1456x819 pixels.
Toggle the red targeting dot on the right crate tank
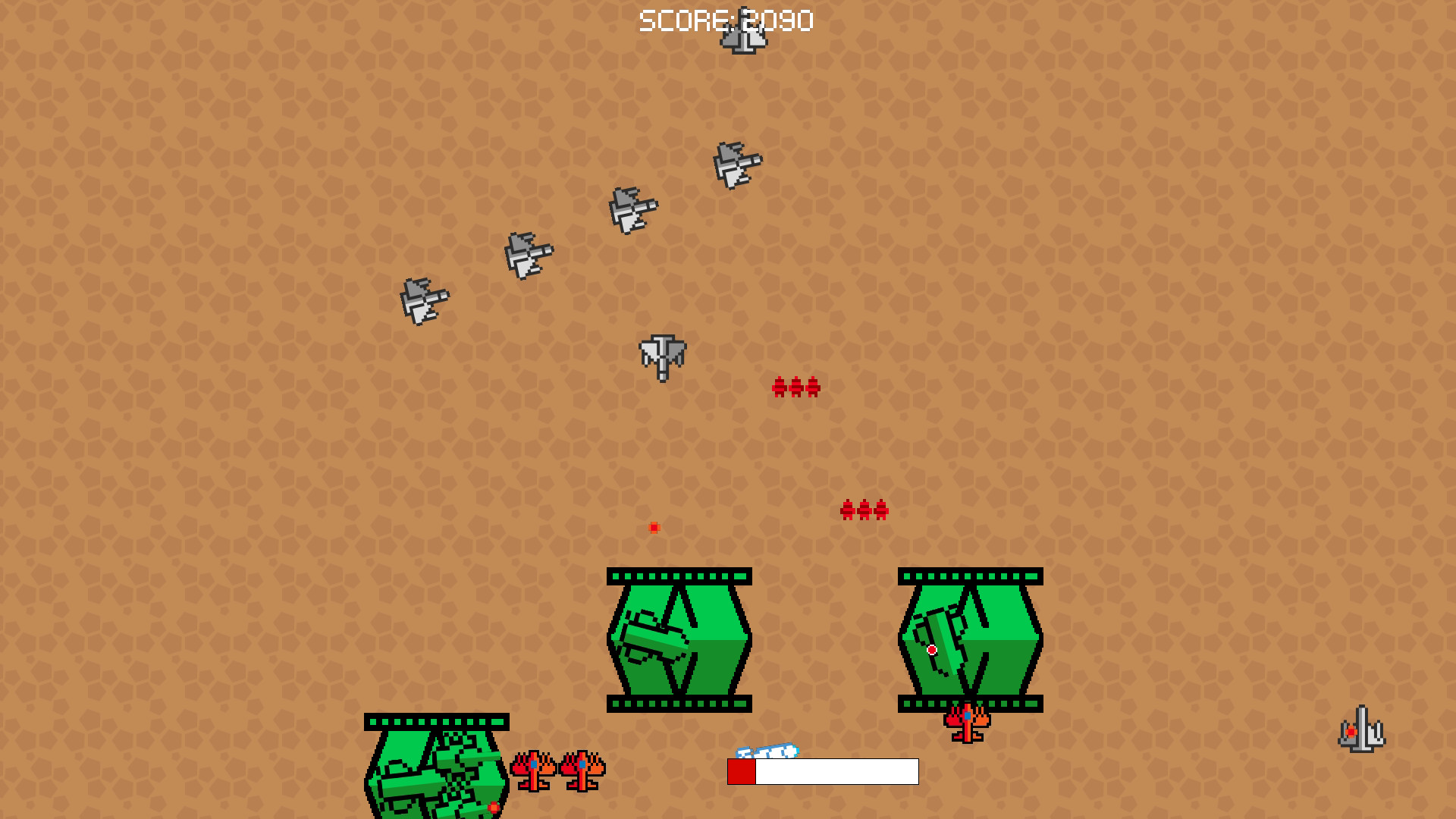[932, 649]
